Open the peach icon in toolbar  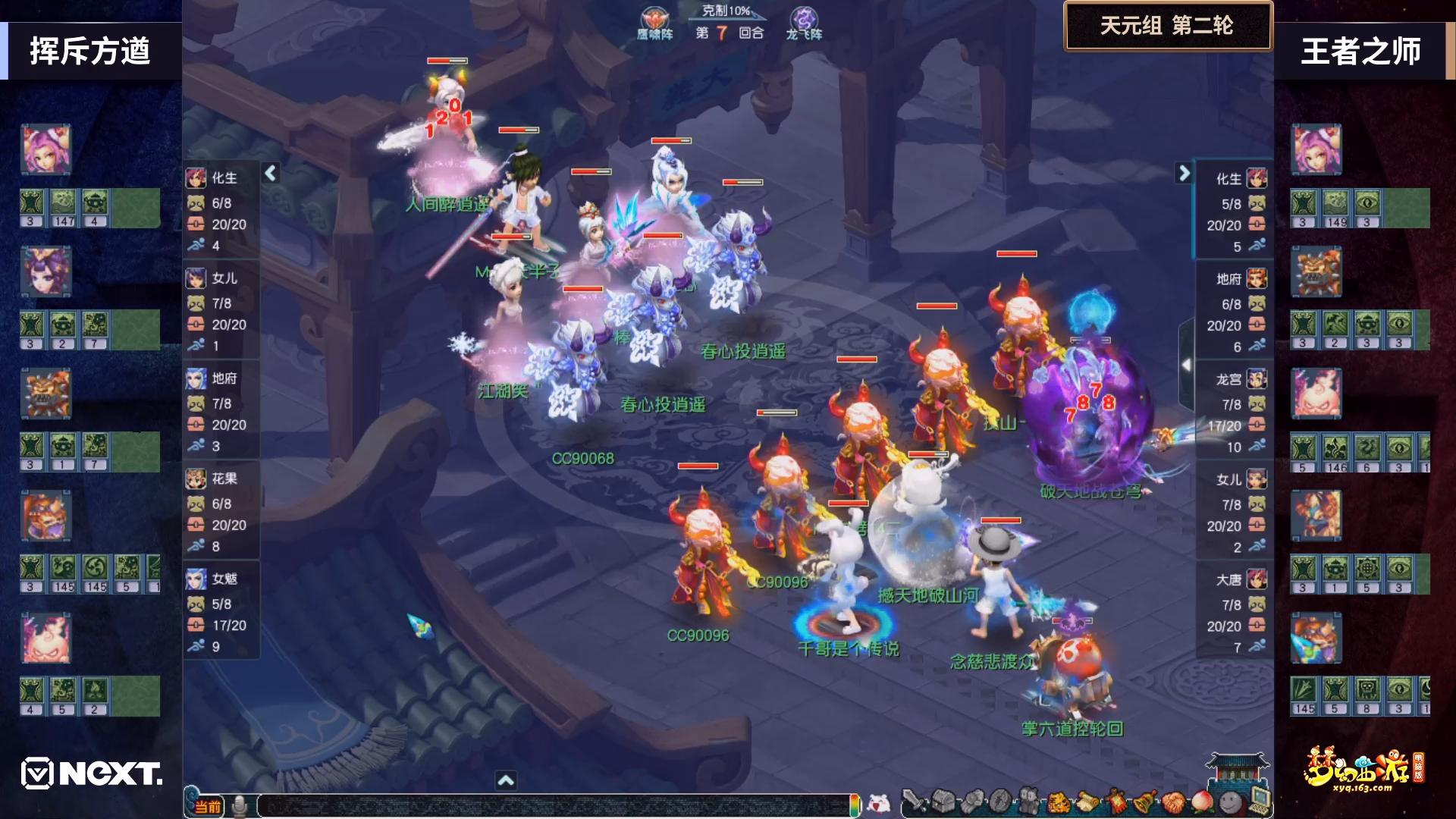point(1201,802)
